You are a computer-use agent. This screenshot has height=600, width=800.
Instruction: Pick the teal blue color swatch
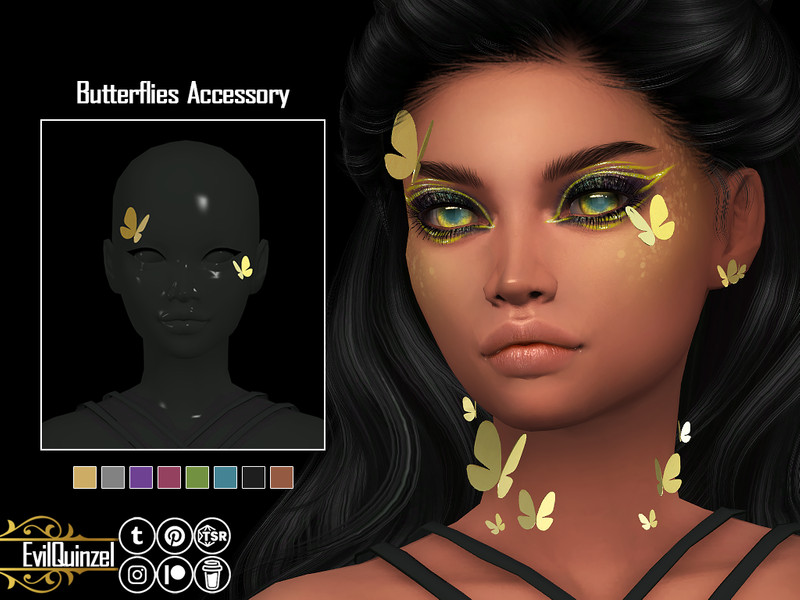click(x=225, y=477)
